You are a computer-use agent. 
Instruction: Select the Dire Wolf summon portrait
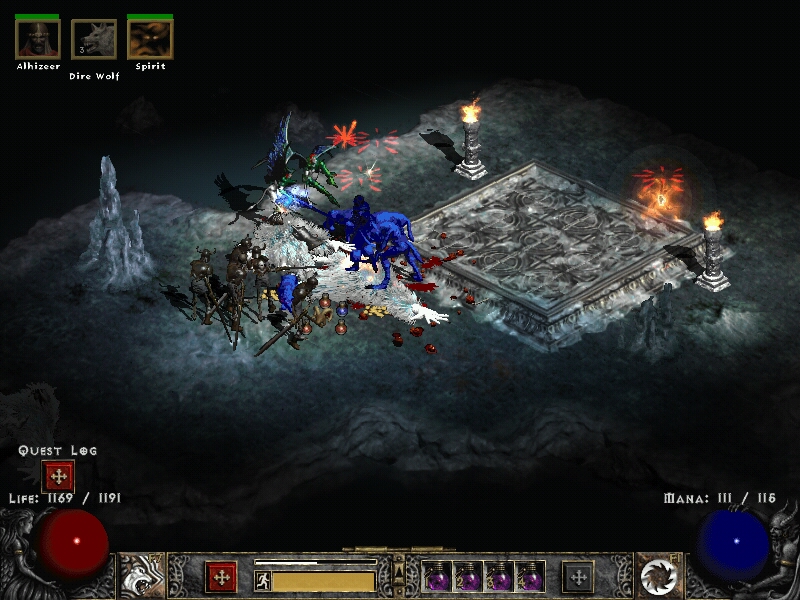pyautogui.click(x=94, y=39)
